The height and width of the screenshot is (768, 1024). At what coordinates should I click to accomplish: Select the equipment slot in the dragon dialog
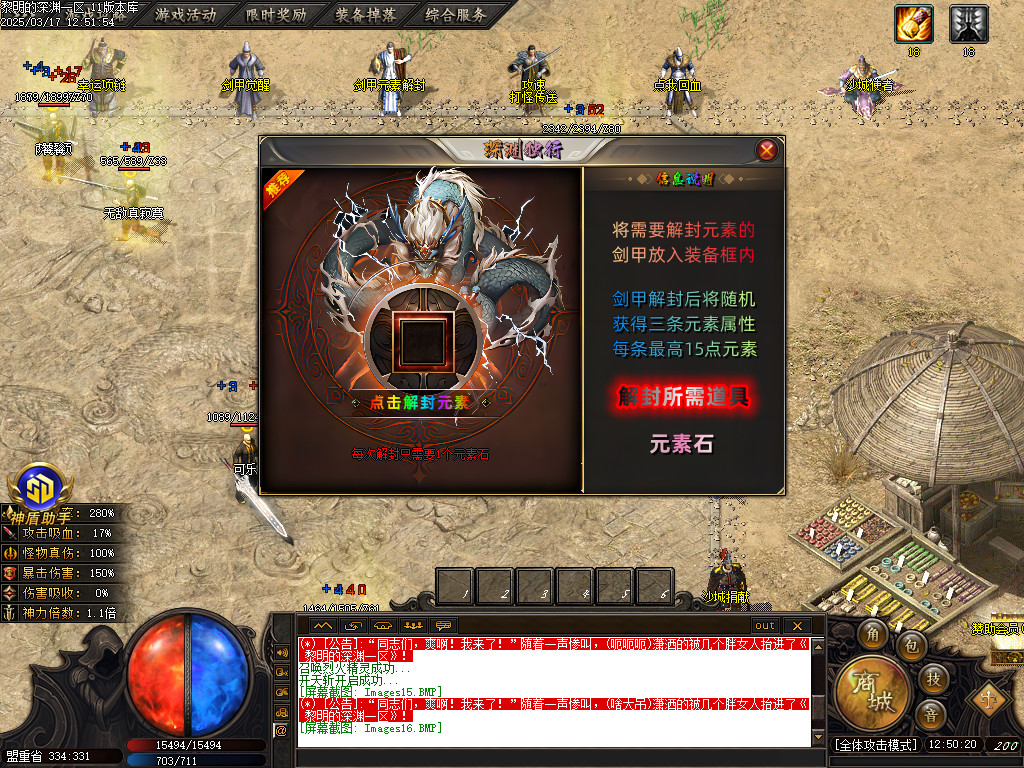tap(420, 341)
